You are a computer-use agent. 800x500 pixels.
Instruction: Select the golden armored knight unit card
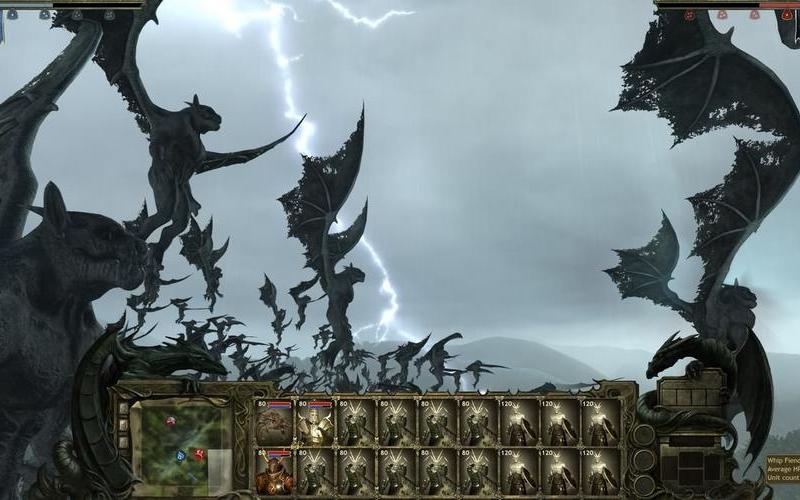pos(315,424)
